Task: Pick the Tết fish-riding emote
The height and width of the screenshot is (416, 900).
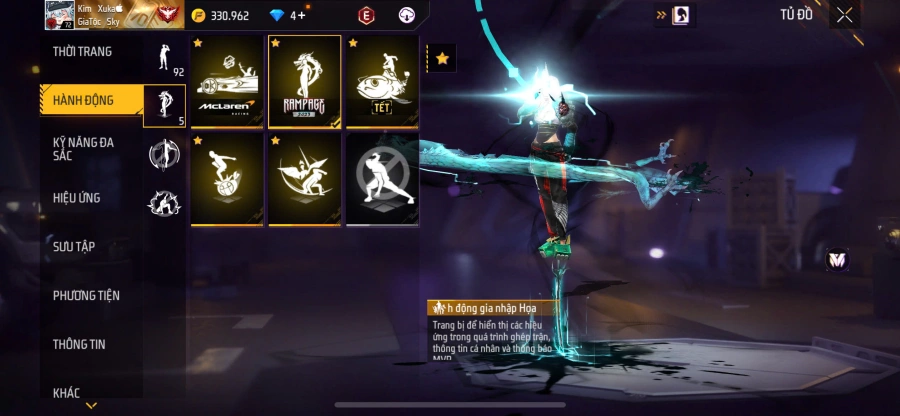Action: (381, 82)
